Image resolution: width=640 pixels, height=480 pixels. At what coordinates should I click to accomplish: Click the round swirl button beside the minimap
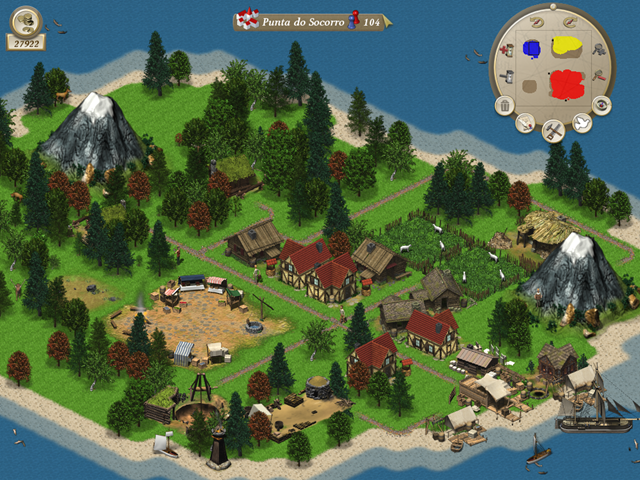pos(601,104)
